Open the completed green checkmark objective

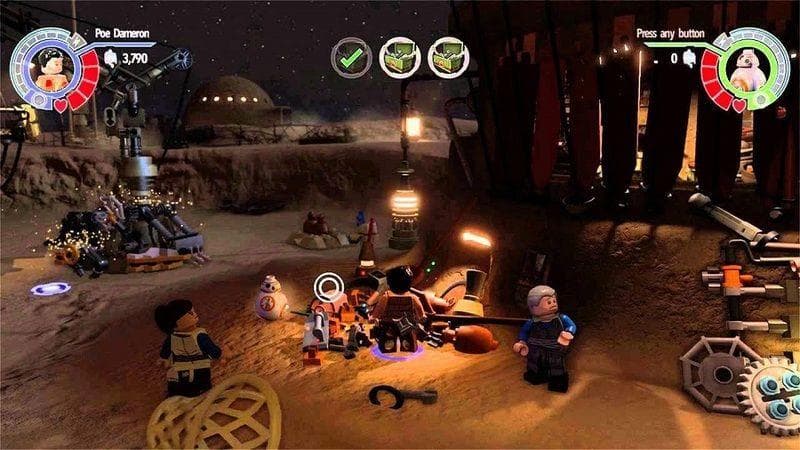click(x=352, y=57)
